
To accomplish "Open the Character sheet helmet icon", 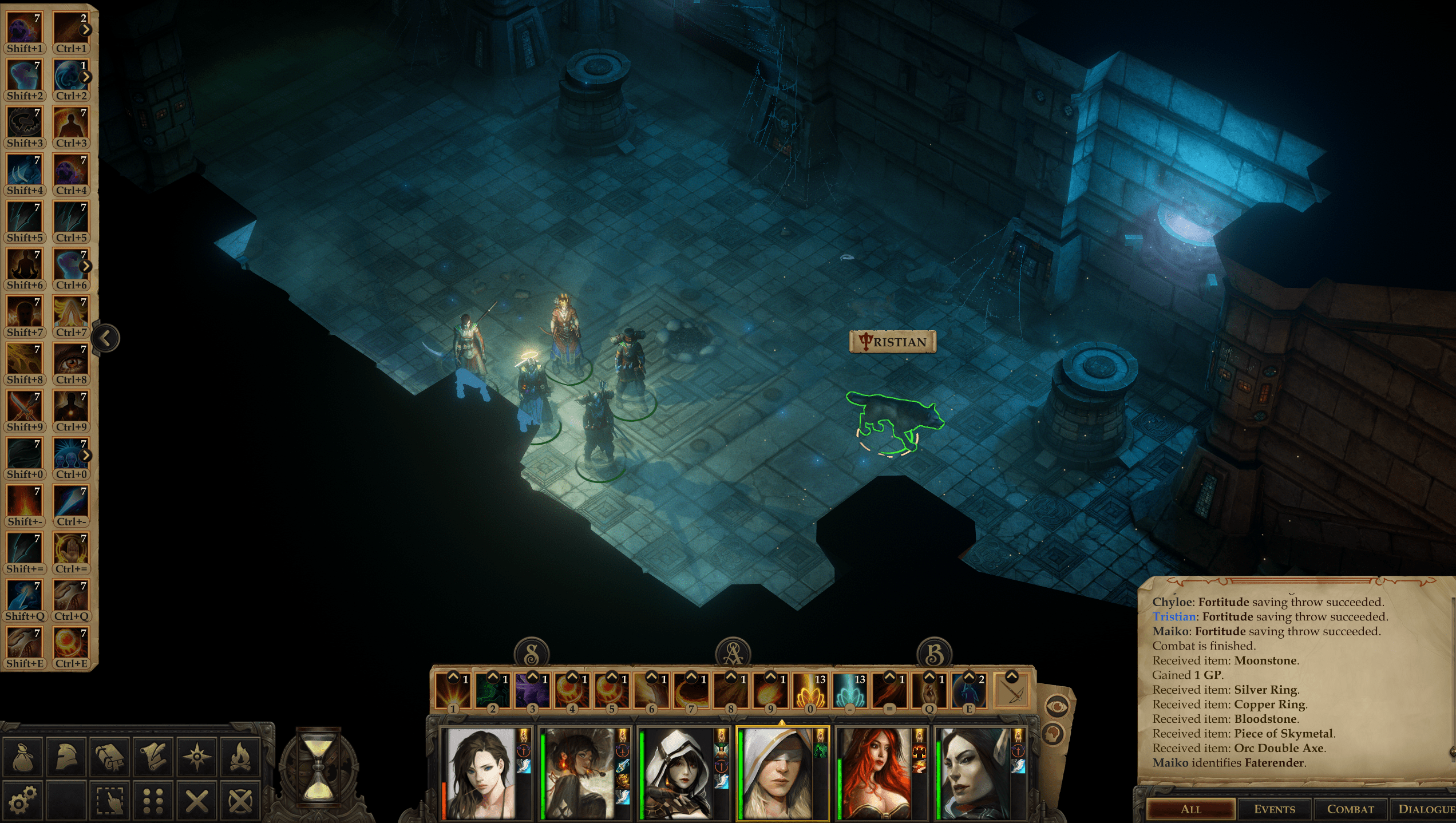I will click(65, 755).
